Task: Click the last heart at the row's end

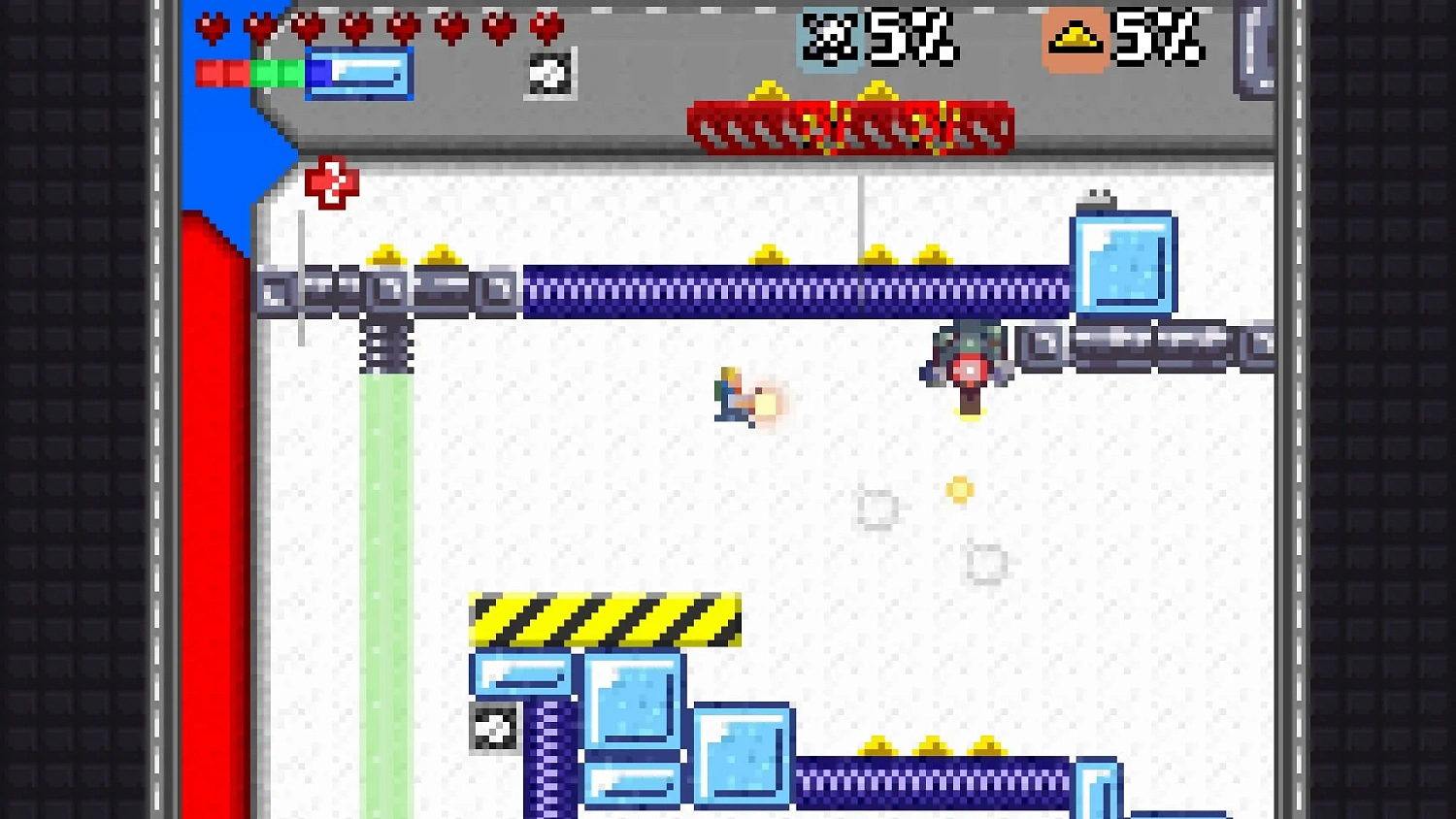Action: pos(545,28)
